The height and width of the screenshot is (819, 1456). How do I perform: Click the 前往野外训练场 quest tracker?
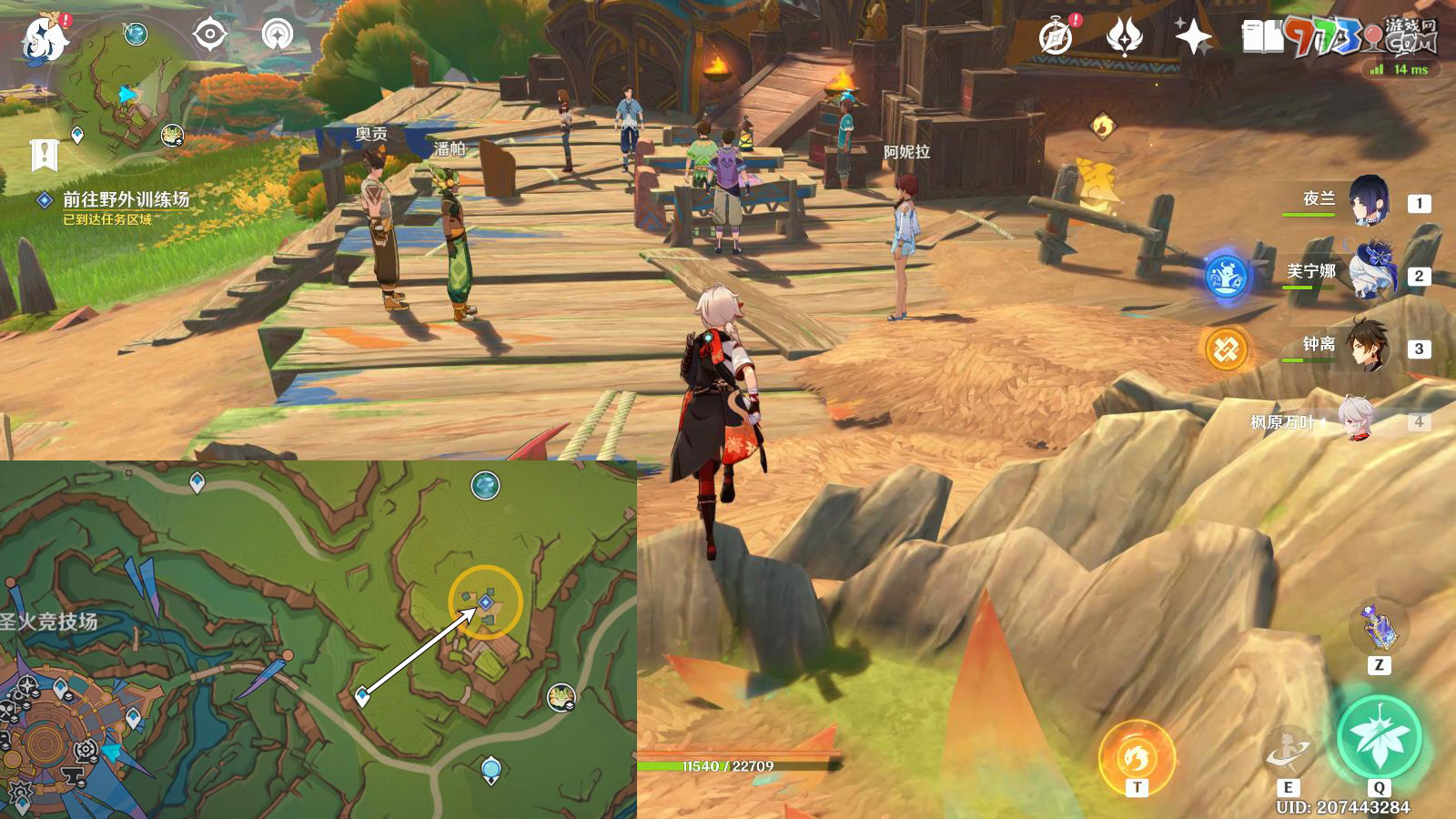(x=125, y=199)
